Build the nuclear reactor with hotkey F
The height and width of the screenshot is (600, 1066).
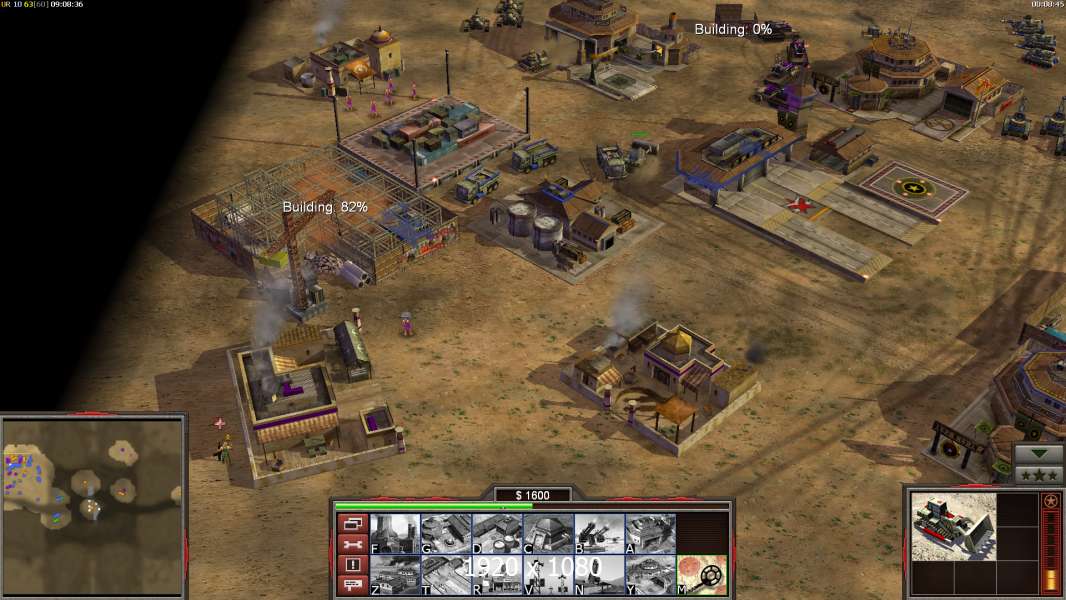tap(394, 533)
